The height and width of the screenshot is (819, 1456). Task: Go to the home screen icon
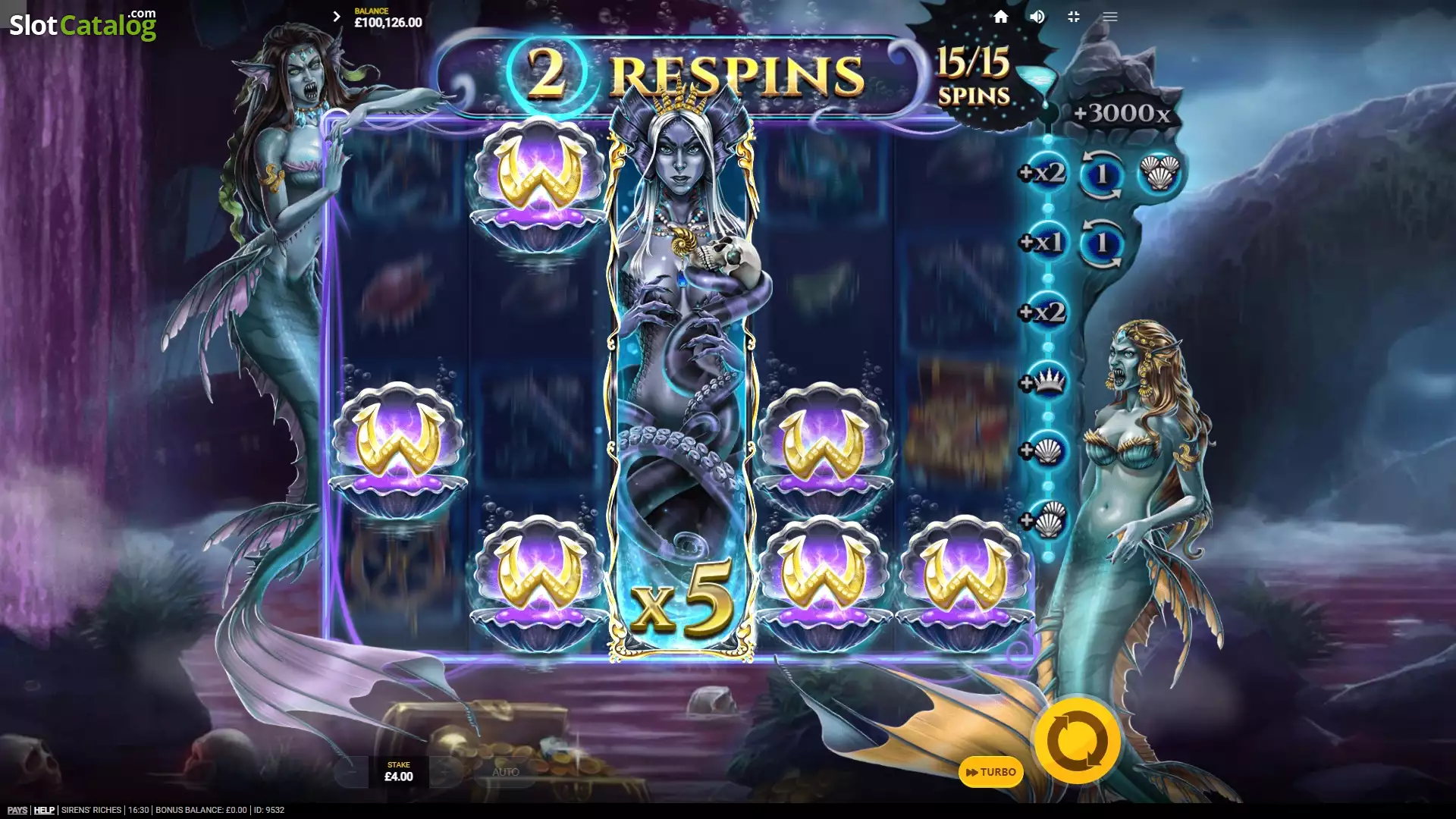pos(1001,17)
